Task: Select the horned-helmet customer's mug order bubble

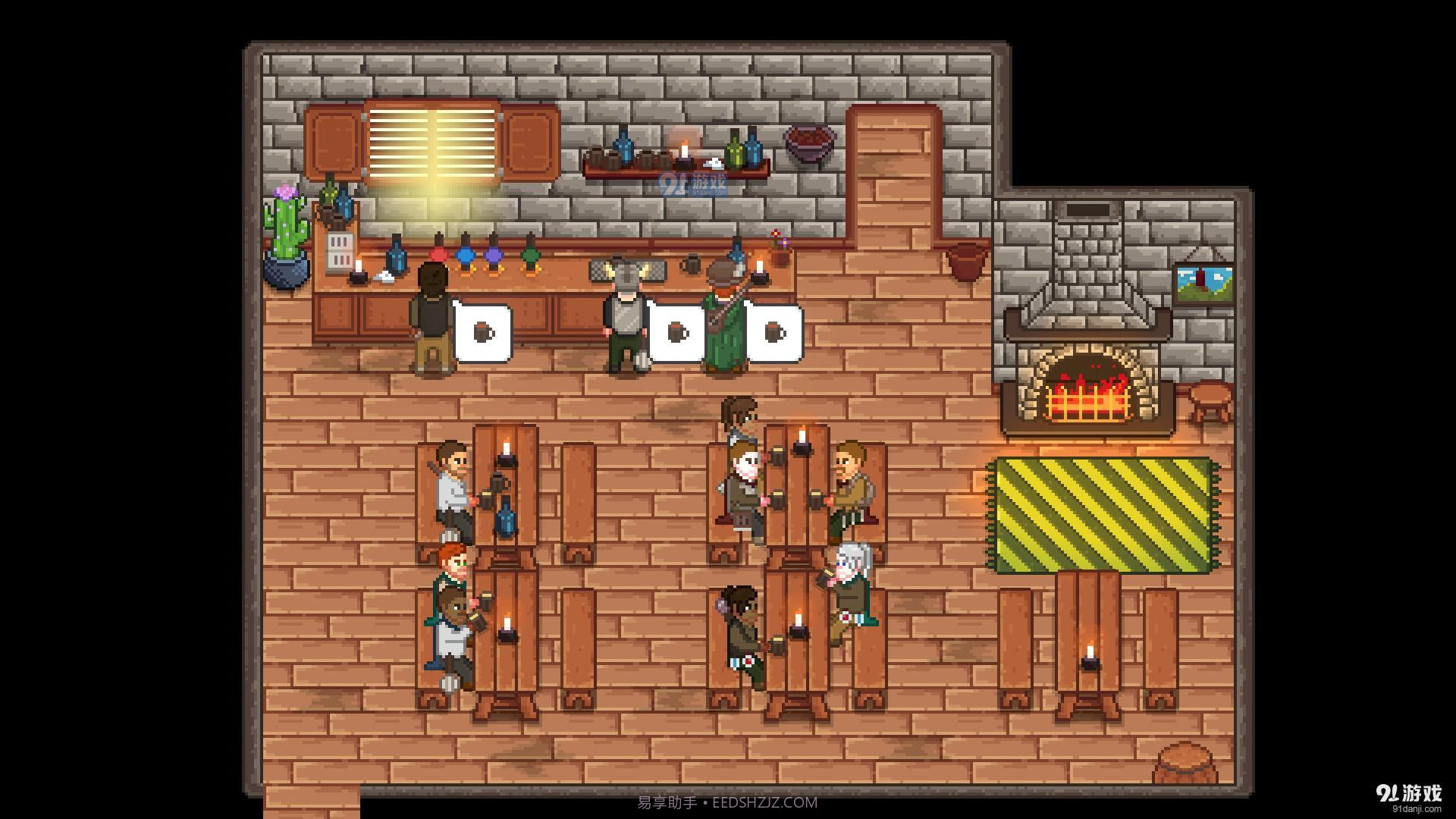Action: click(x=676, y=333)
